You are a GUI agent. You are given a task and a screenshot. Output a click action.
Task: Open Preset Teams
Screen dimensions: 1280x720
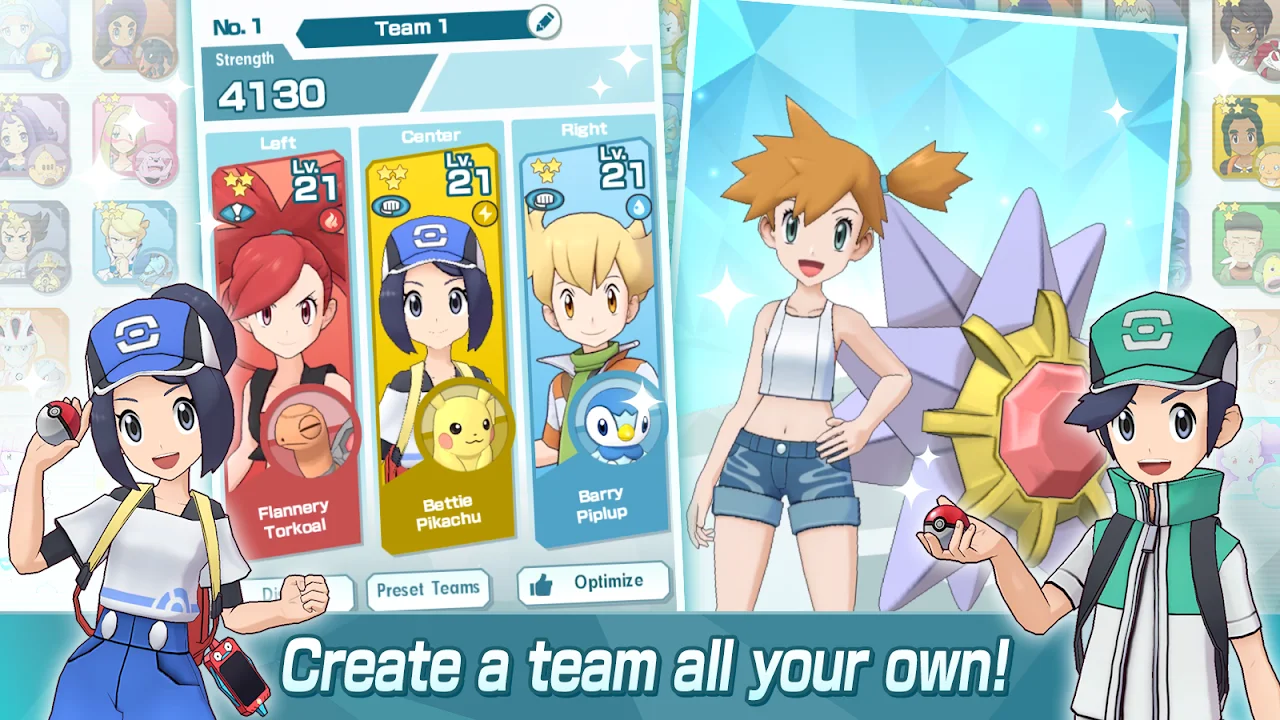(x=429, y=589)
